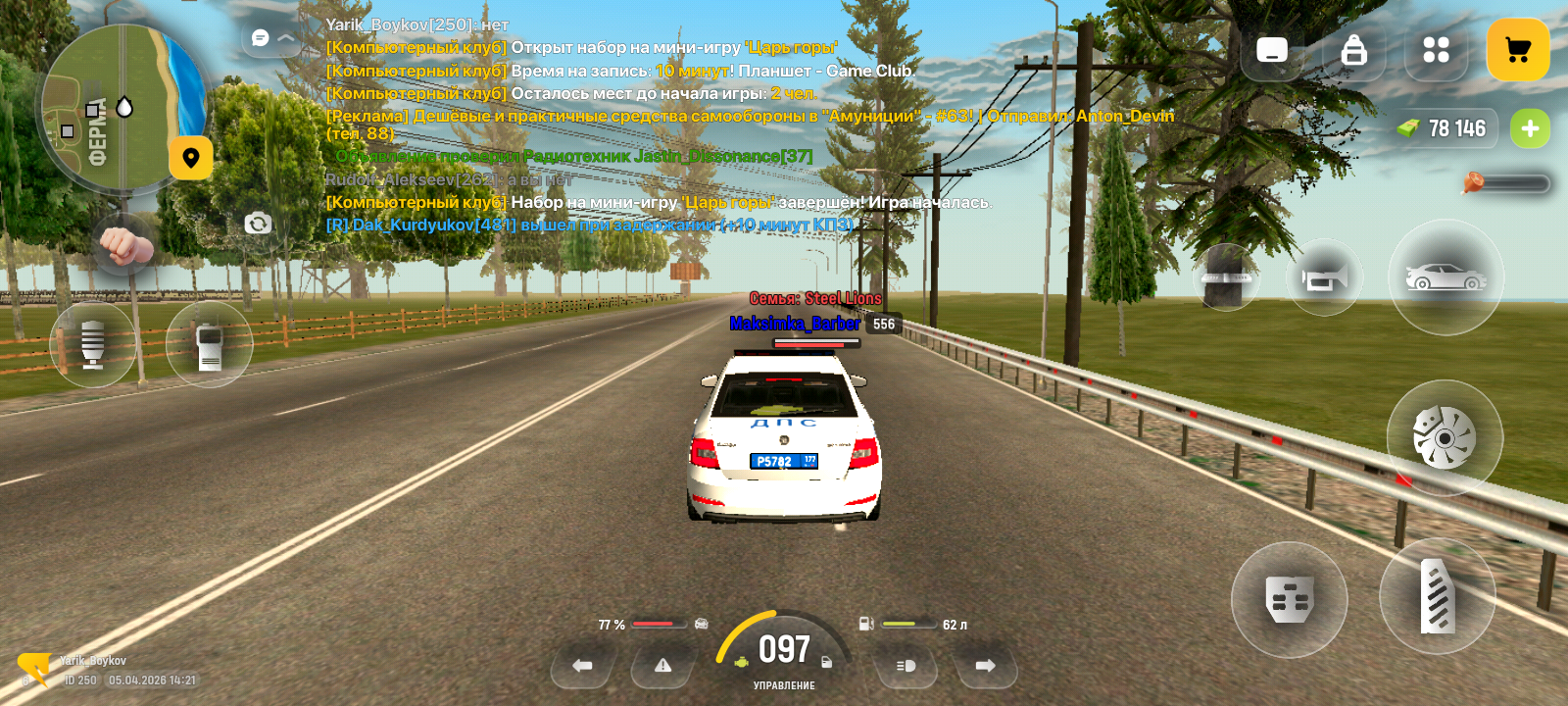
Task: Tap the round car icon button
Action: [1445, 277]
